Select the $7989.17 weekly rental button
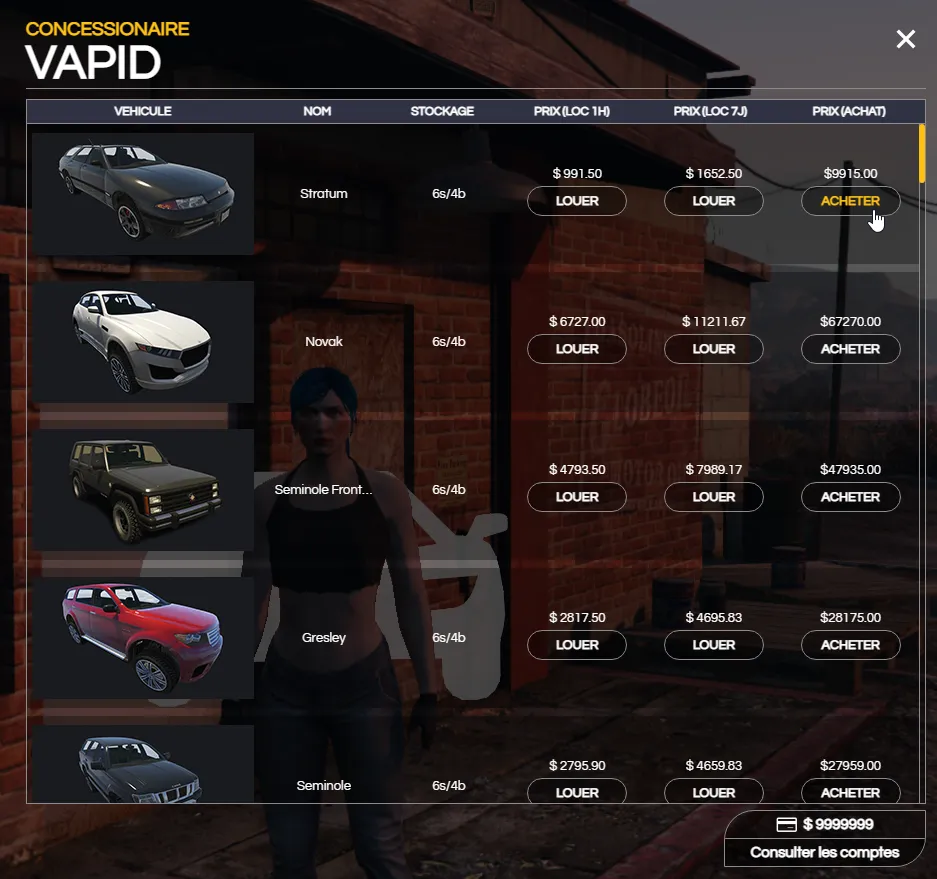 [x=714, y=497]
